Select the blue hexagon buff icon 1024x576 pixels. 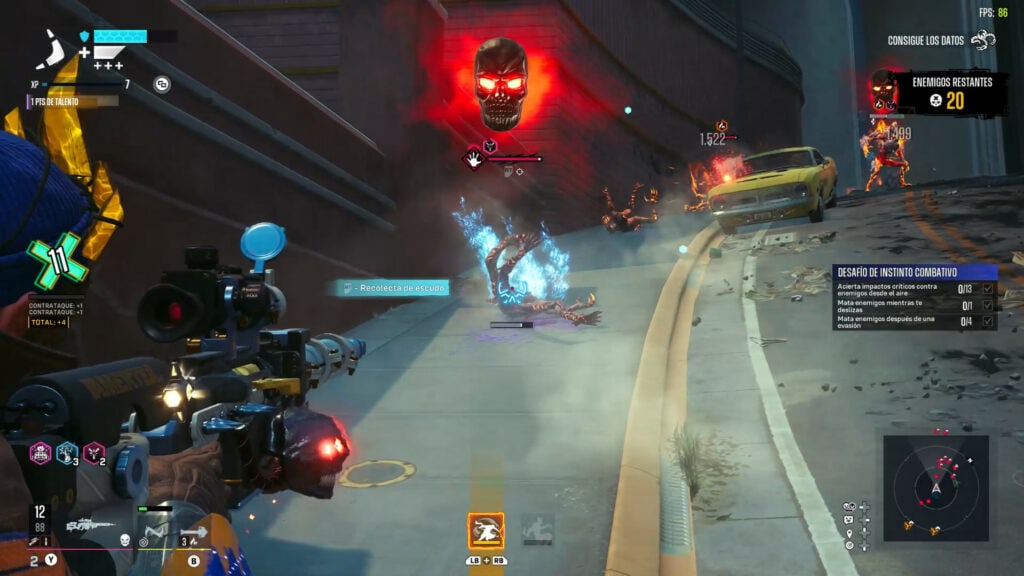pos(67,453)
